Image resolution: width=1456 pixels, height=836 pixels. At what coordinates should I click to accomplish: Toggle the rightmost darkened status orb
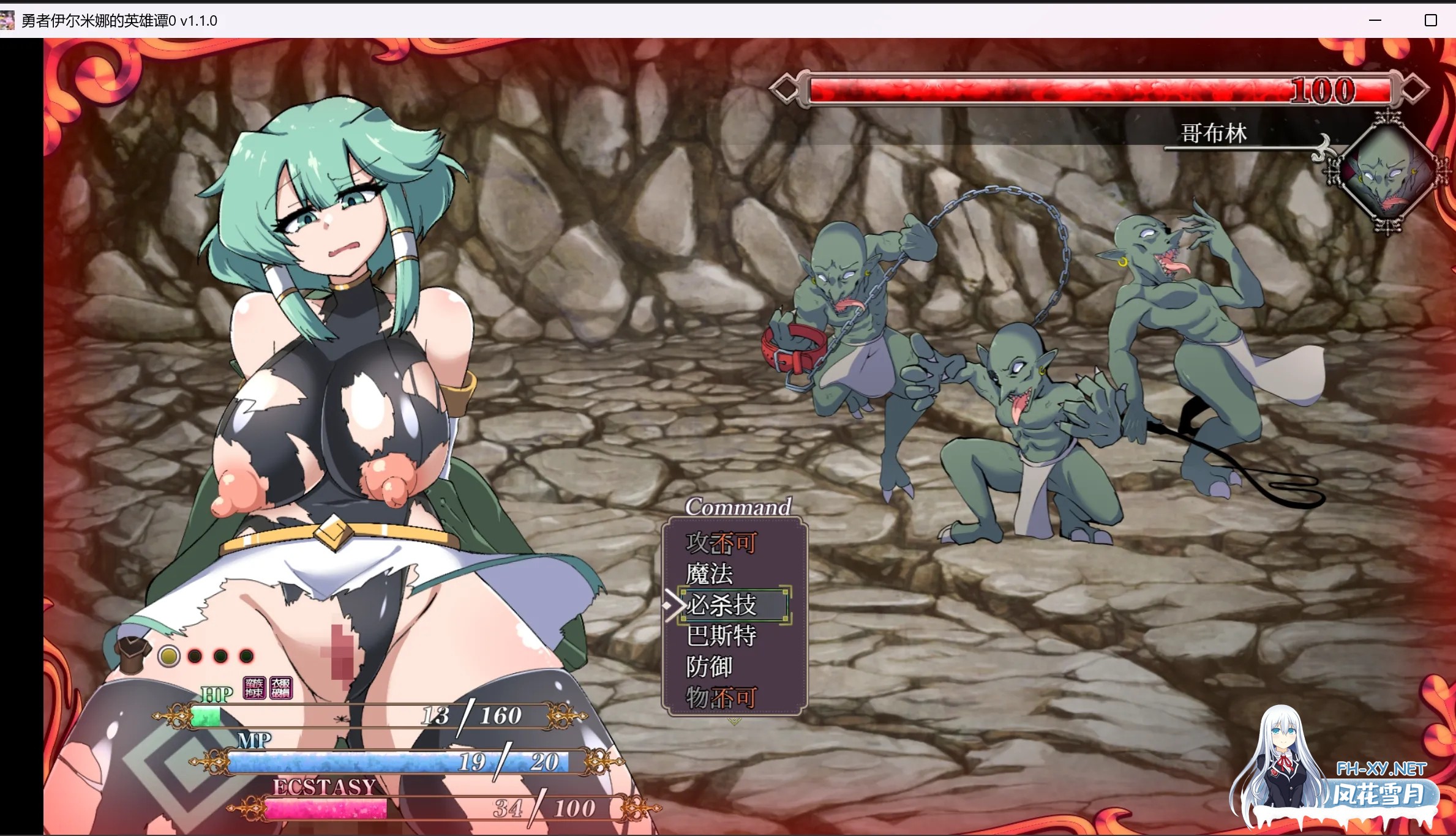[246, 657]
